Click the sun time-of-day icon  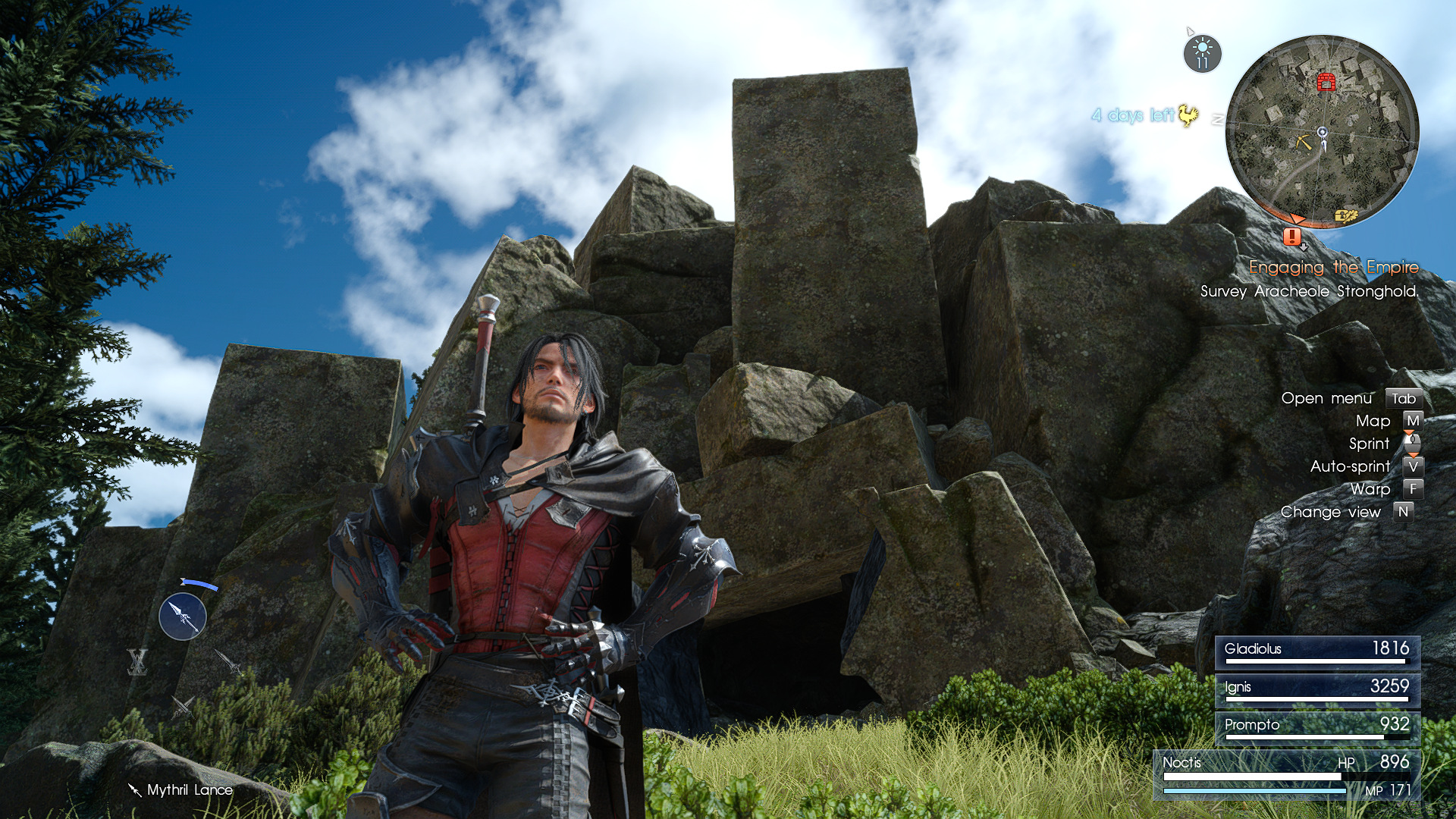click(x=1202, y=54)
